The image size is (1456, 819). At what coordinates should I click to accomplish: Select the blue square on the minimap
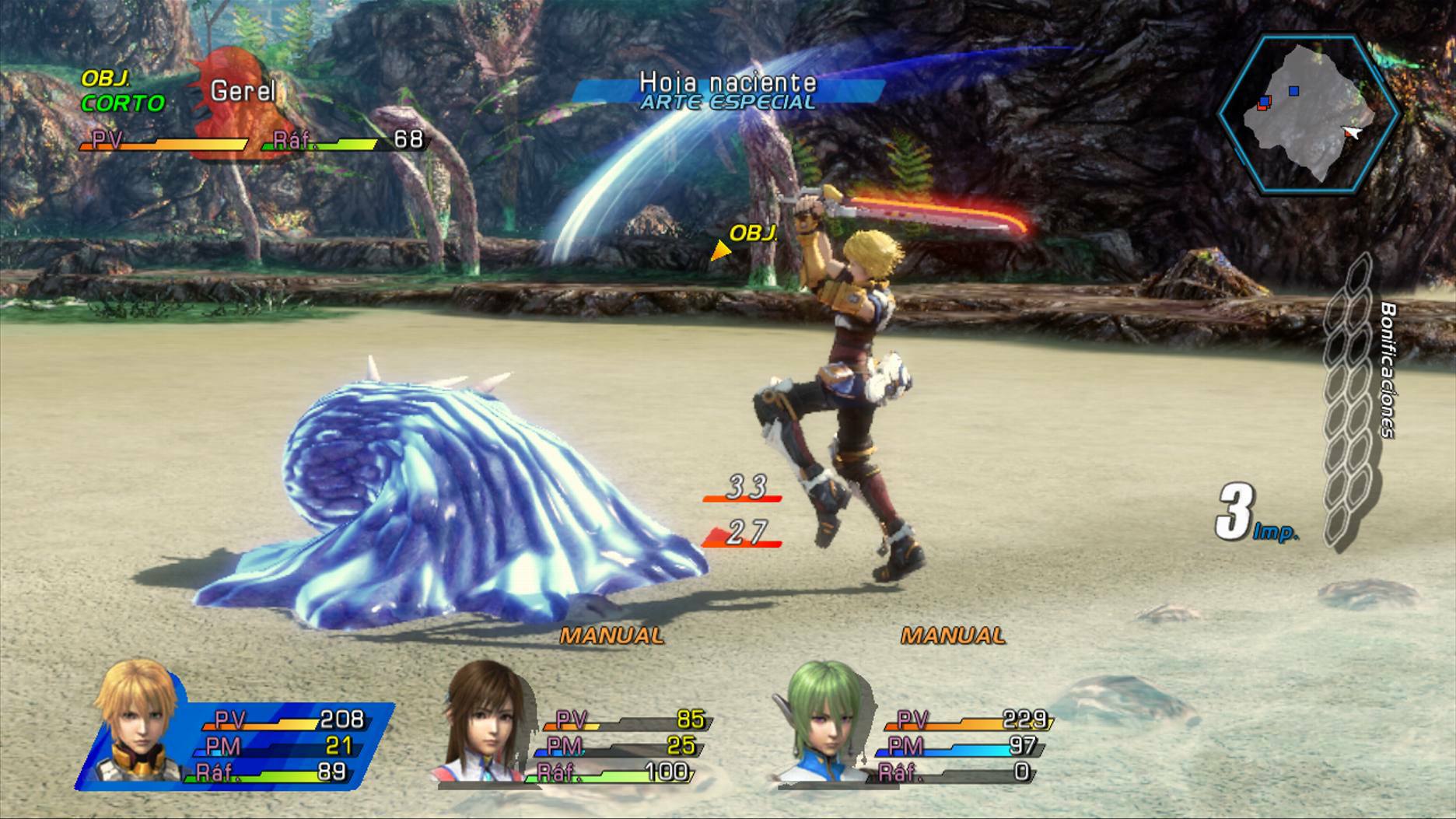pyautogui.click(x=1295, y=90)
